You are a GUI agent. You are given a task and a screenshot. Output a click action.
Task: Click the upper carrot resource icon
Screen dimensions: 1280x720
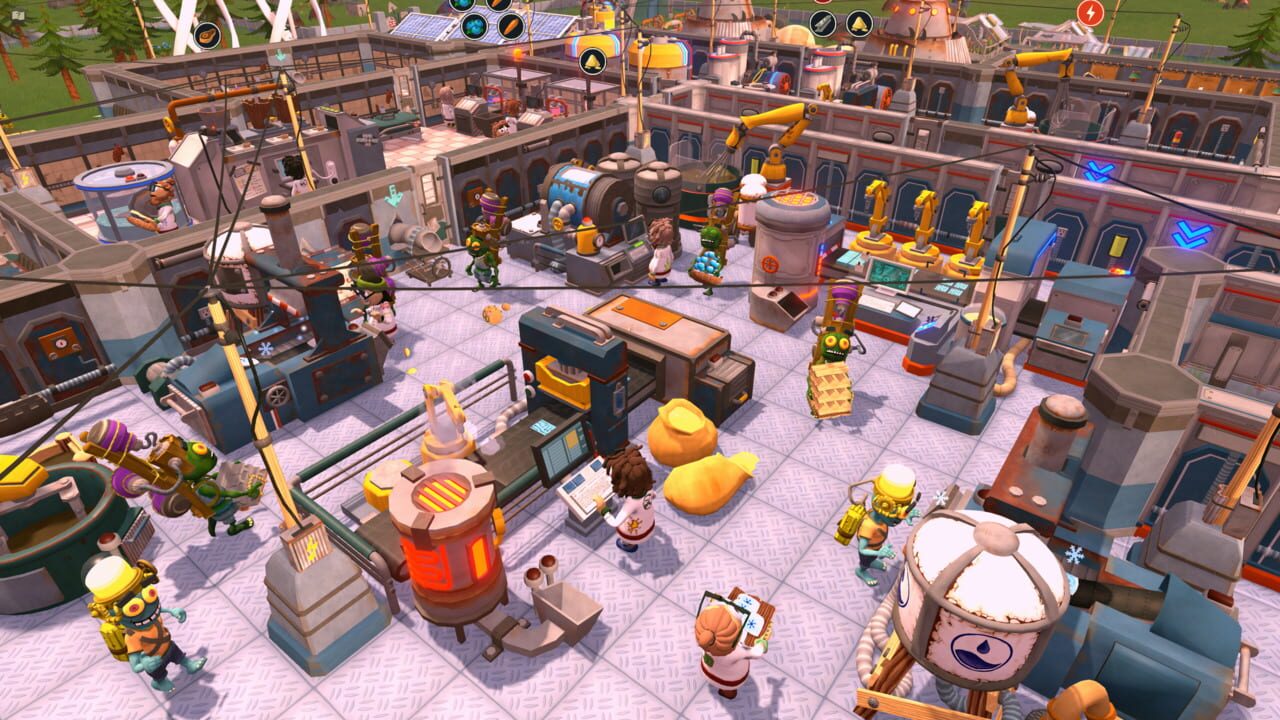pyautogui.click(x=497, y=4)
